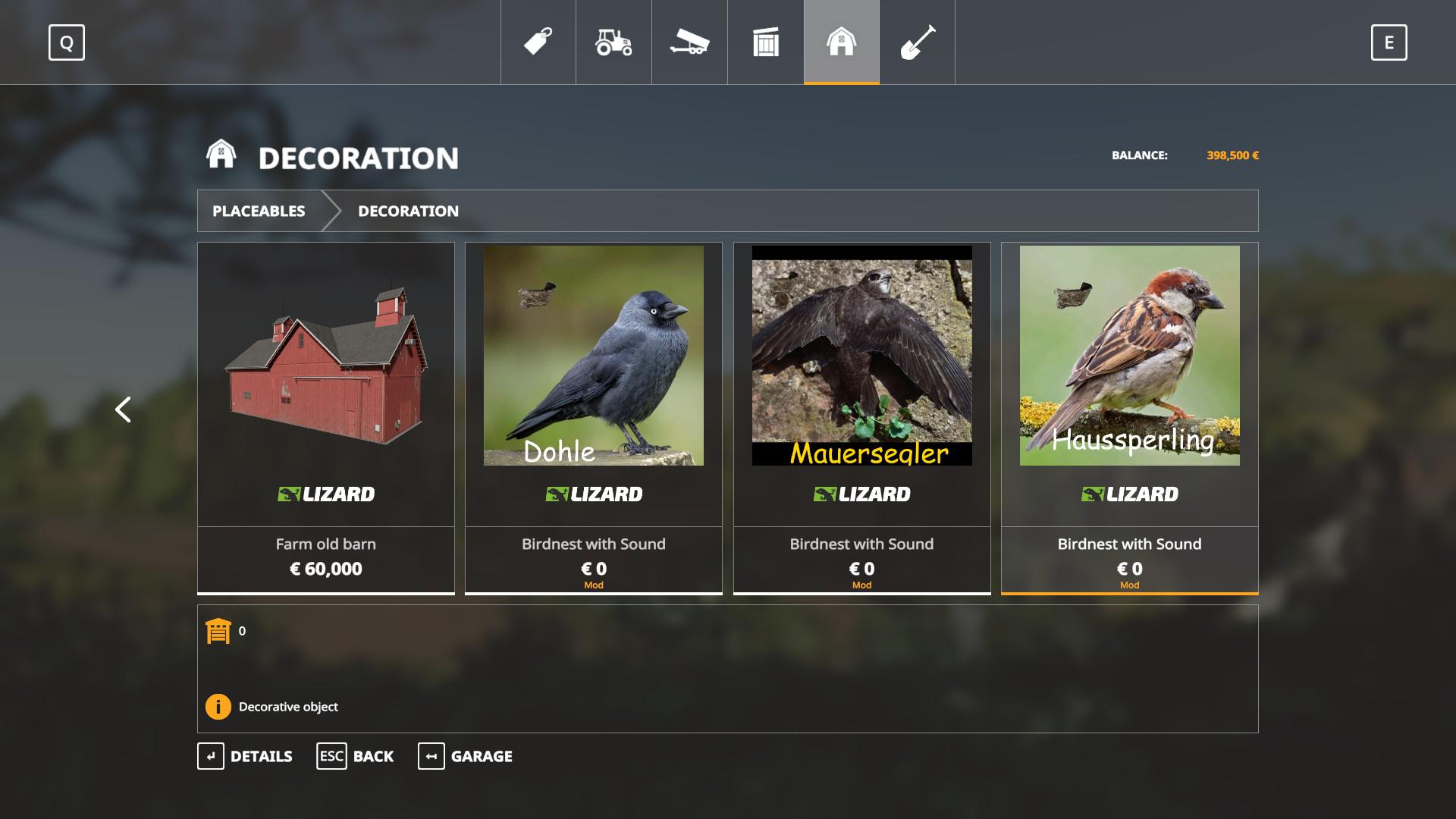1456x819 pixels.
Task: Show previous items with left arrow
Action: [x=123, y=409]
